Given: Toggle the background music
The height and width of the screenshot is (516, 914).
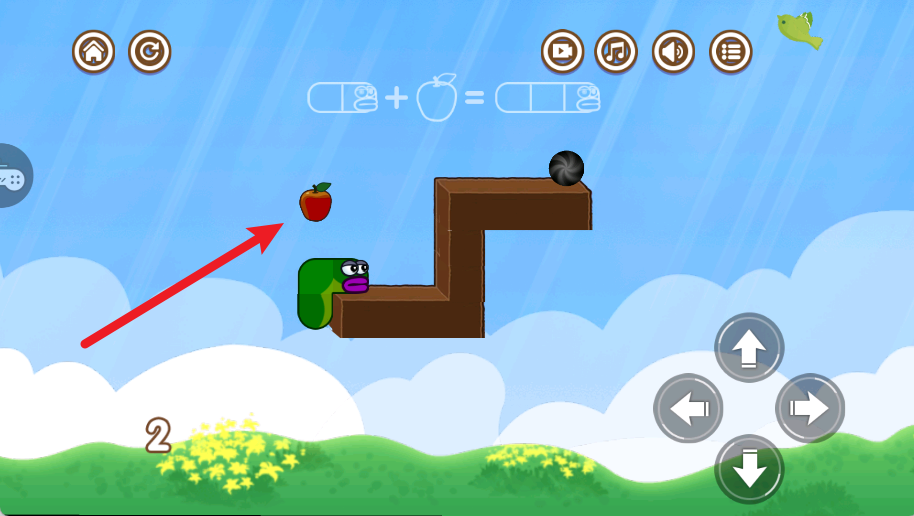Looking at the screenshot, I should pos(617,51).
